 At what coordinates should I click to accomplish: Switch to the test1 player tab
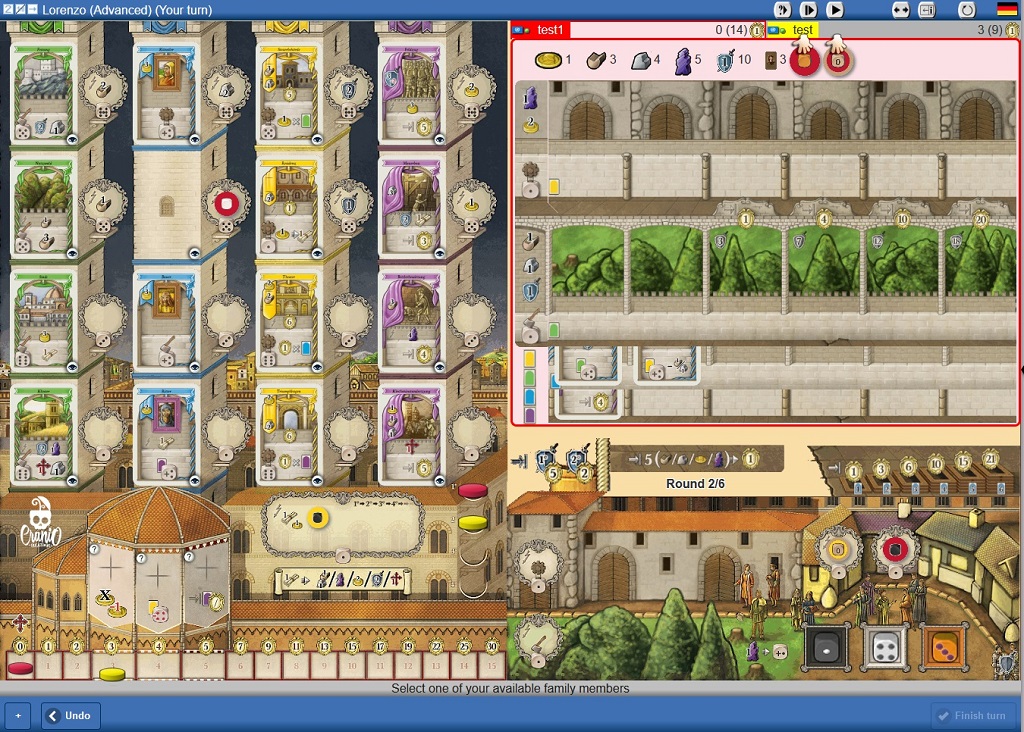click(x=550, y=30)
